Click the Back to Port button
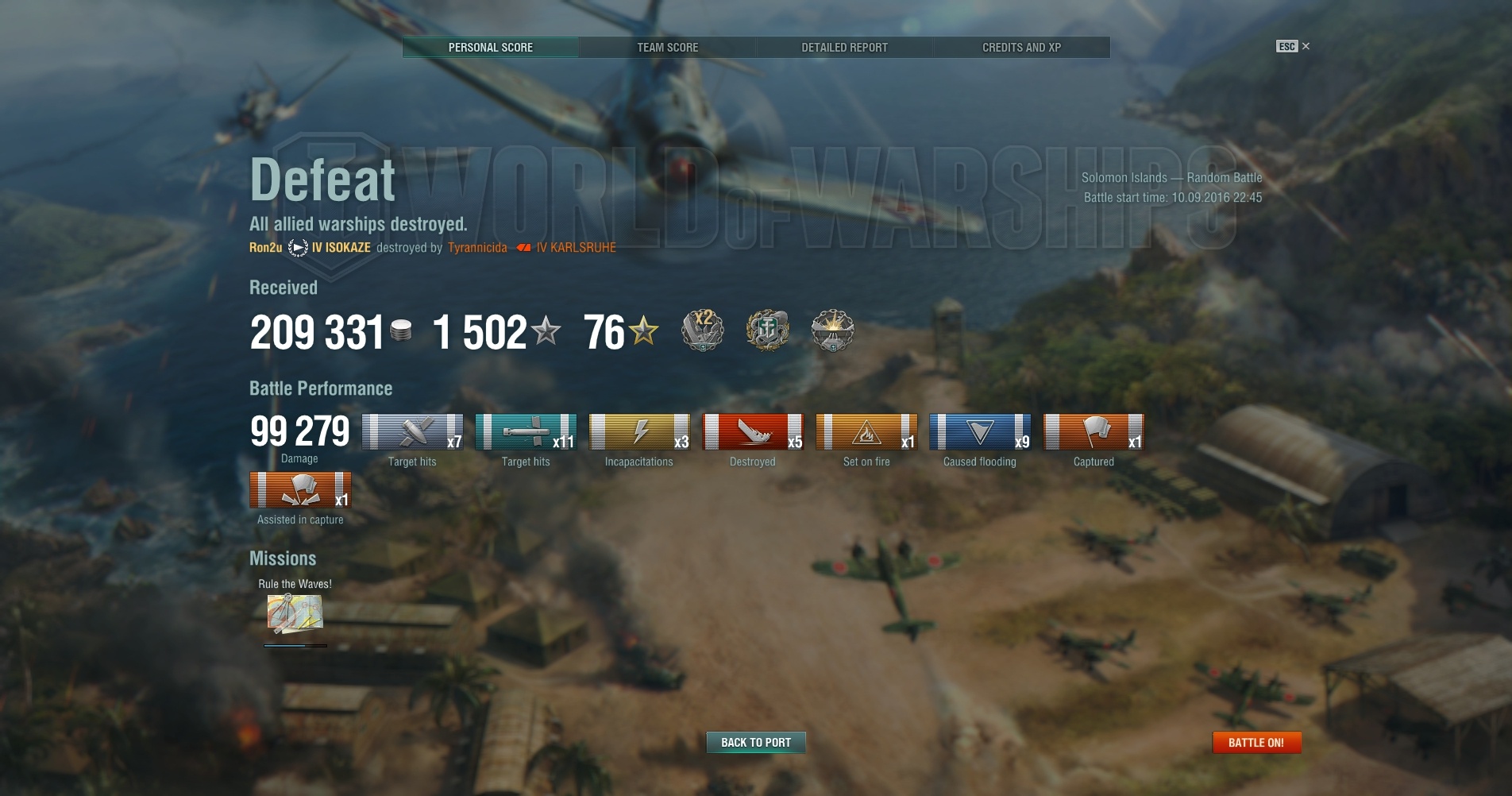The width and height of the screenshot is (1512, 796). [x=756, y=742]
